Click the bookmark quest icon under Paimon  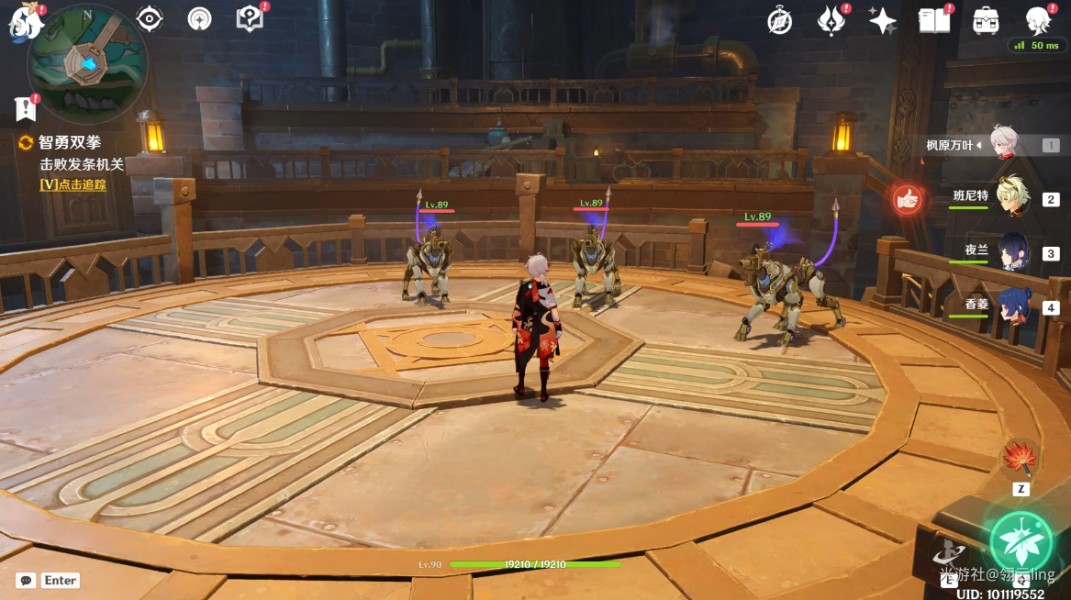(25, 108)
